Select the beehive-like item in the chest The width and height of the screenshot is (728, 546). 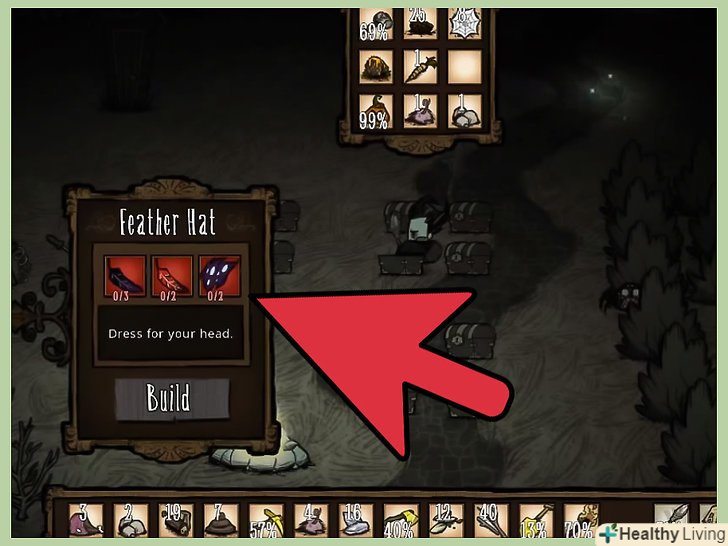click(377, 68)
